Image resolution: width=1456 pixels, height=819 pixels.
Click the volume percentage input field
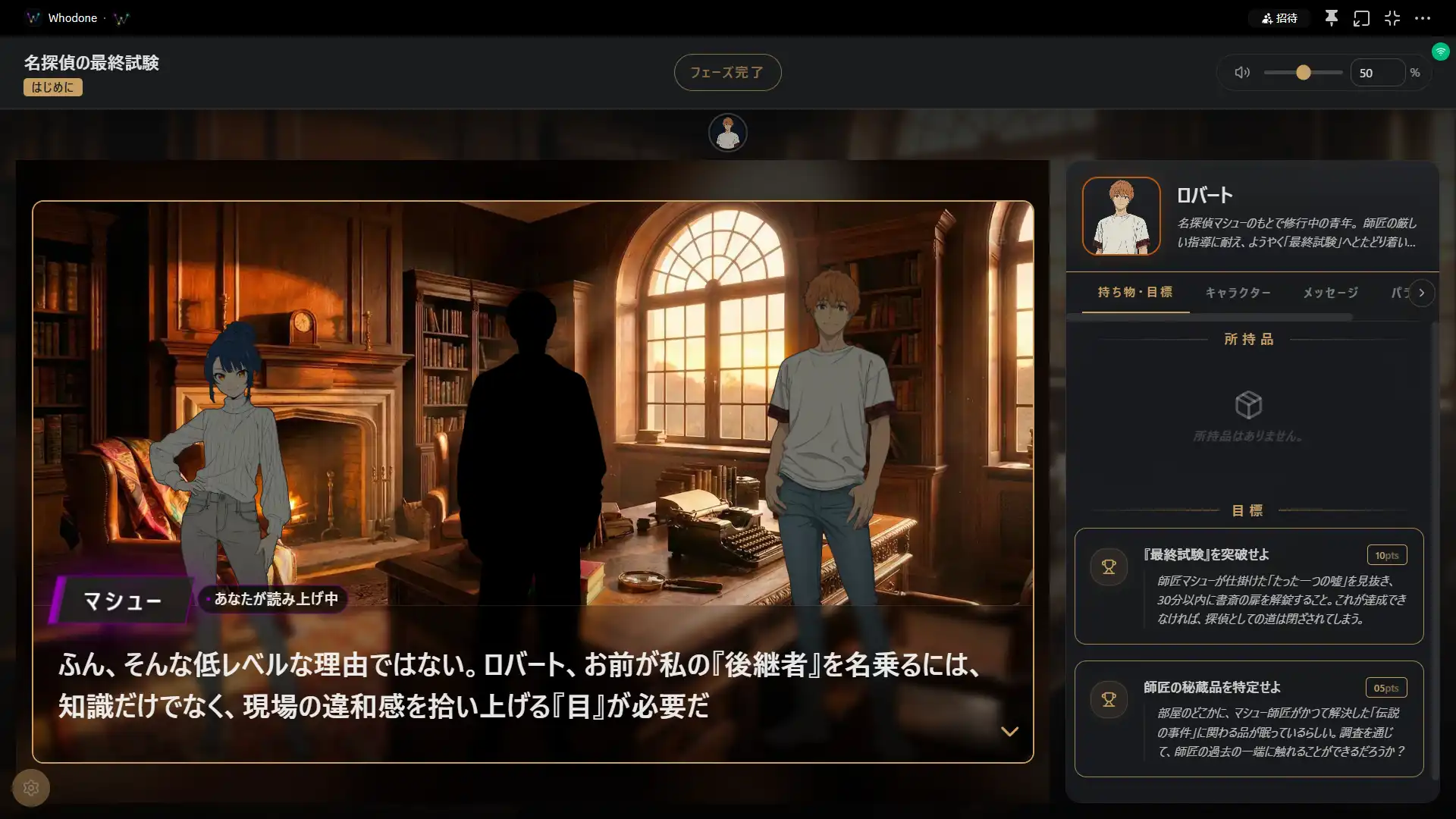point(1376,73)
